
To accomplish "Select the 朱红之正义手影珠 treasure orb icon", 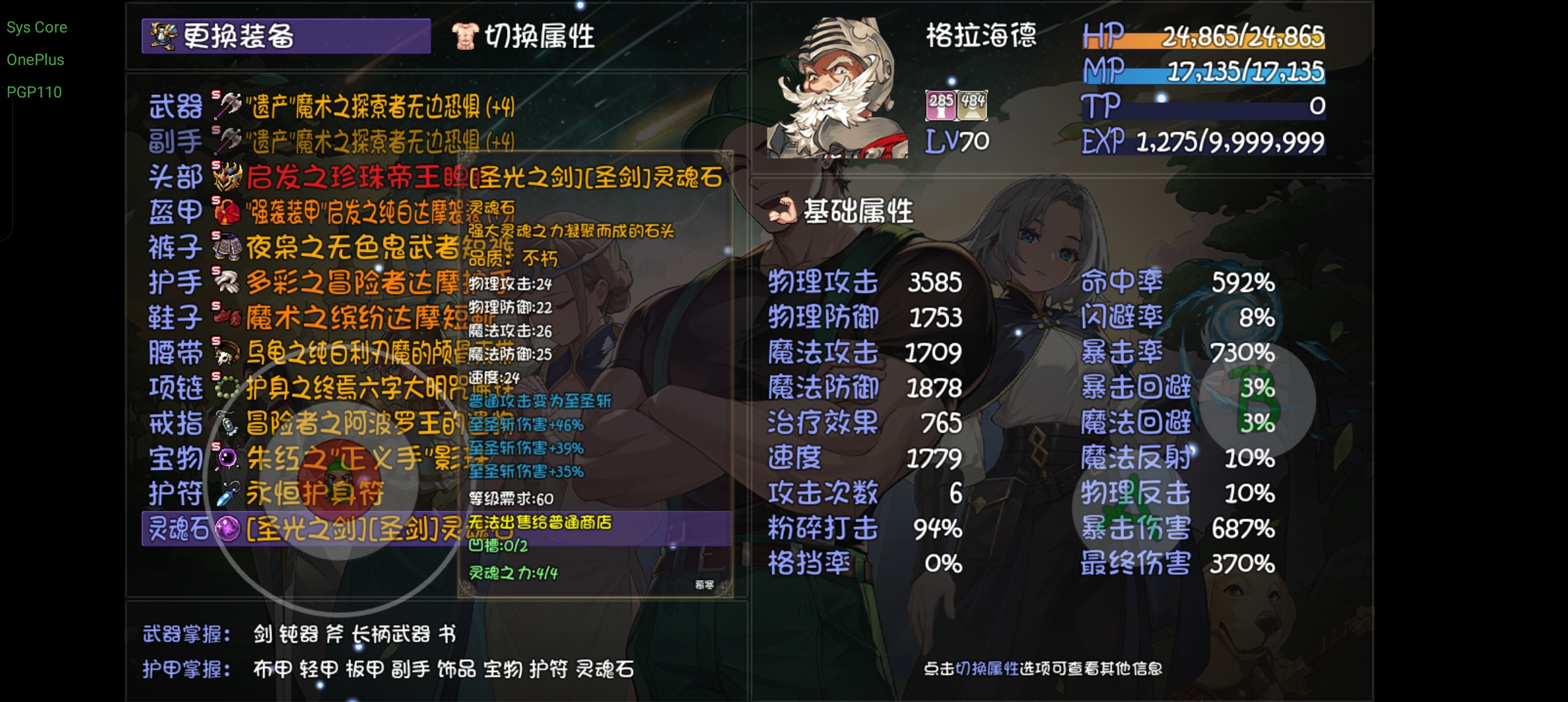I will click(226, 458).
